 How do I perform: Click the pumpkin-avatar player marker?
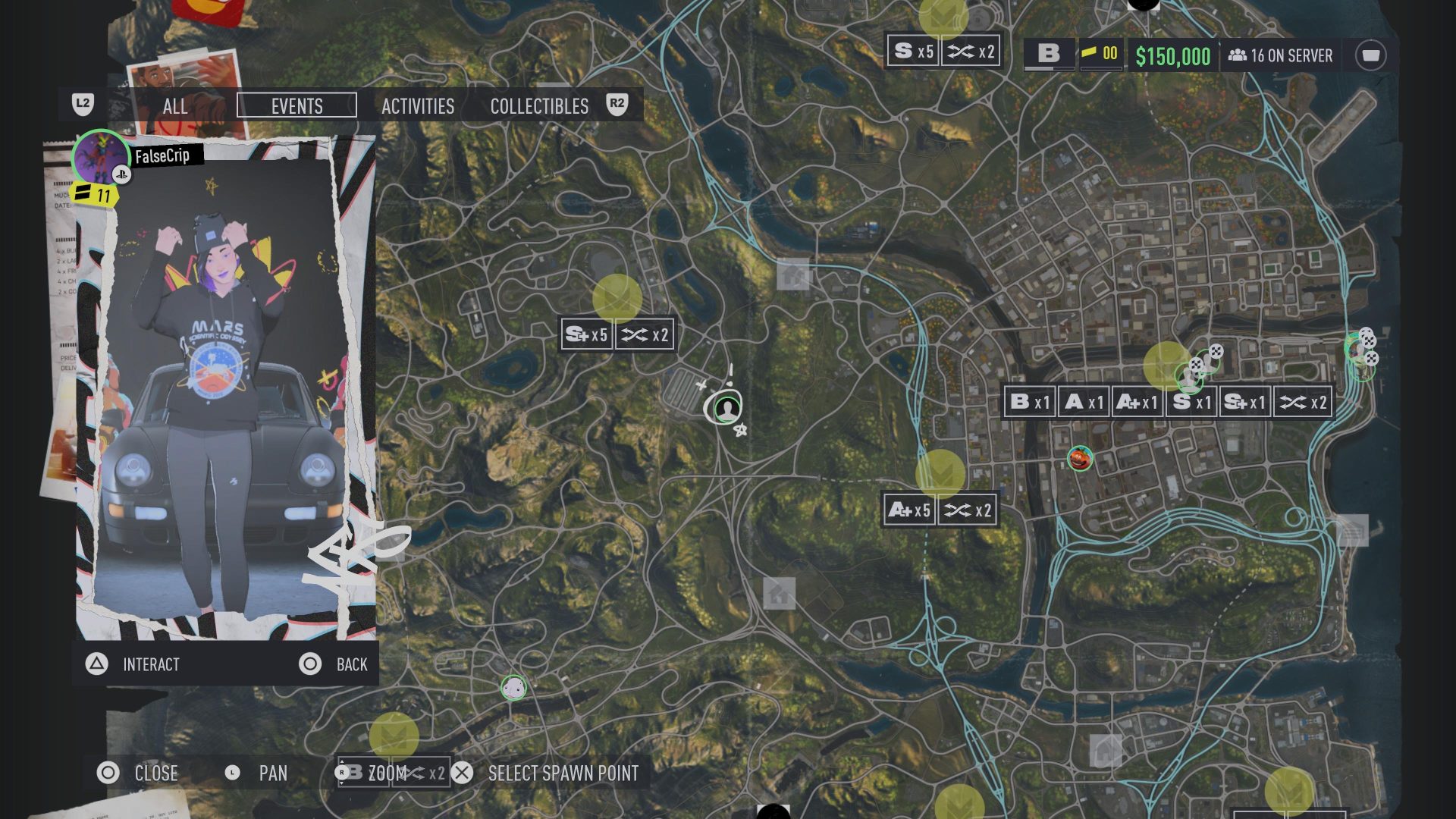[1080, 458]
